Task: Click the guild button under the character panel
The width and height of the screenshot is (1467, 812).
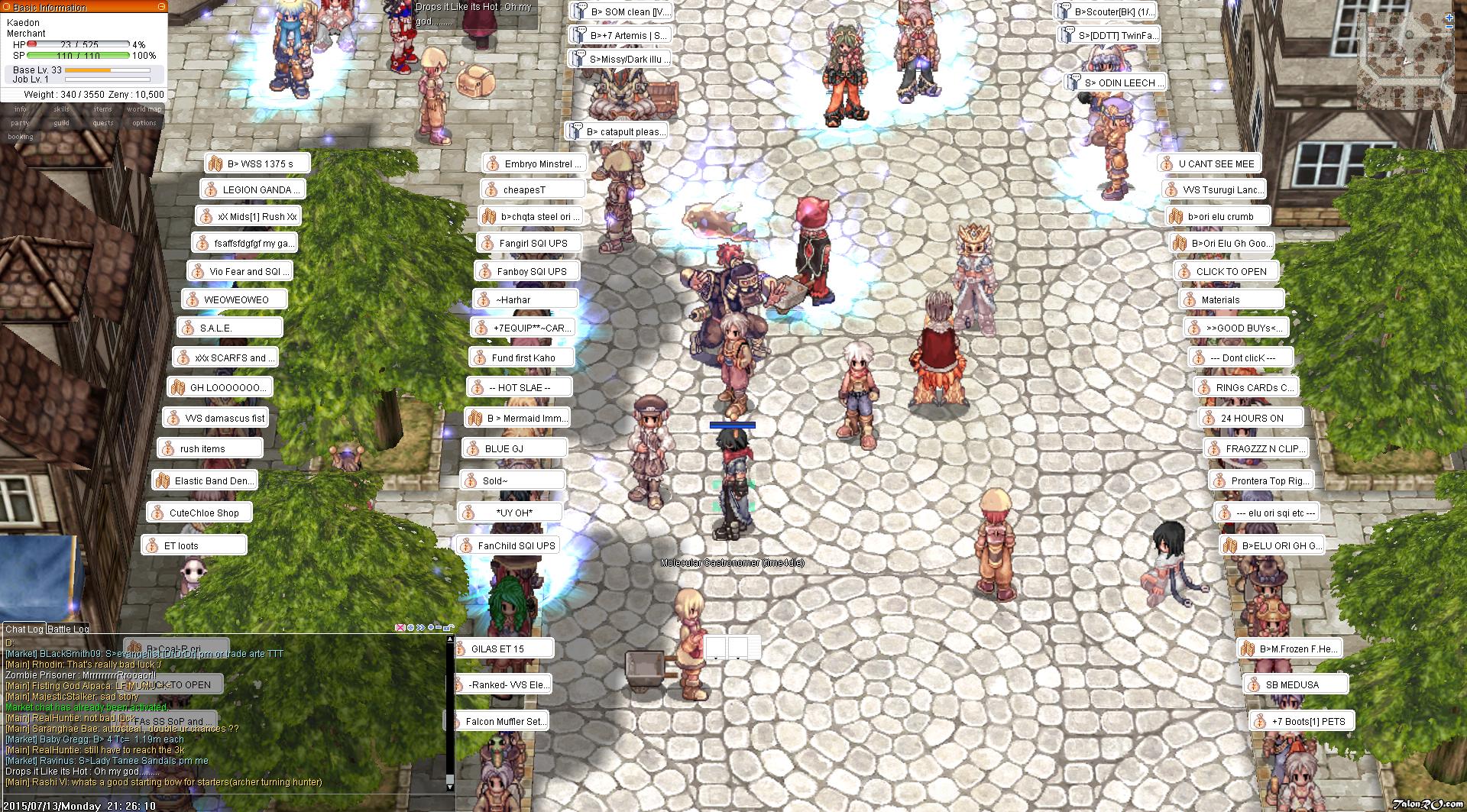Action: pos(60,122)
